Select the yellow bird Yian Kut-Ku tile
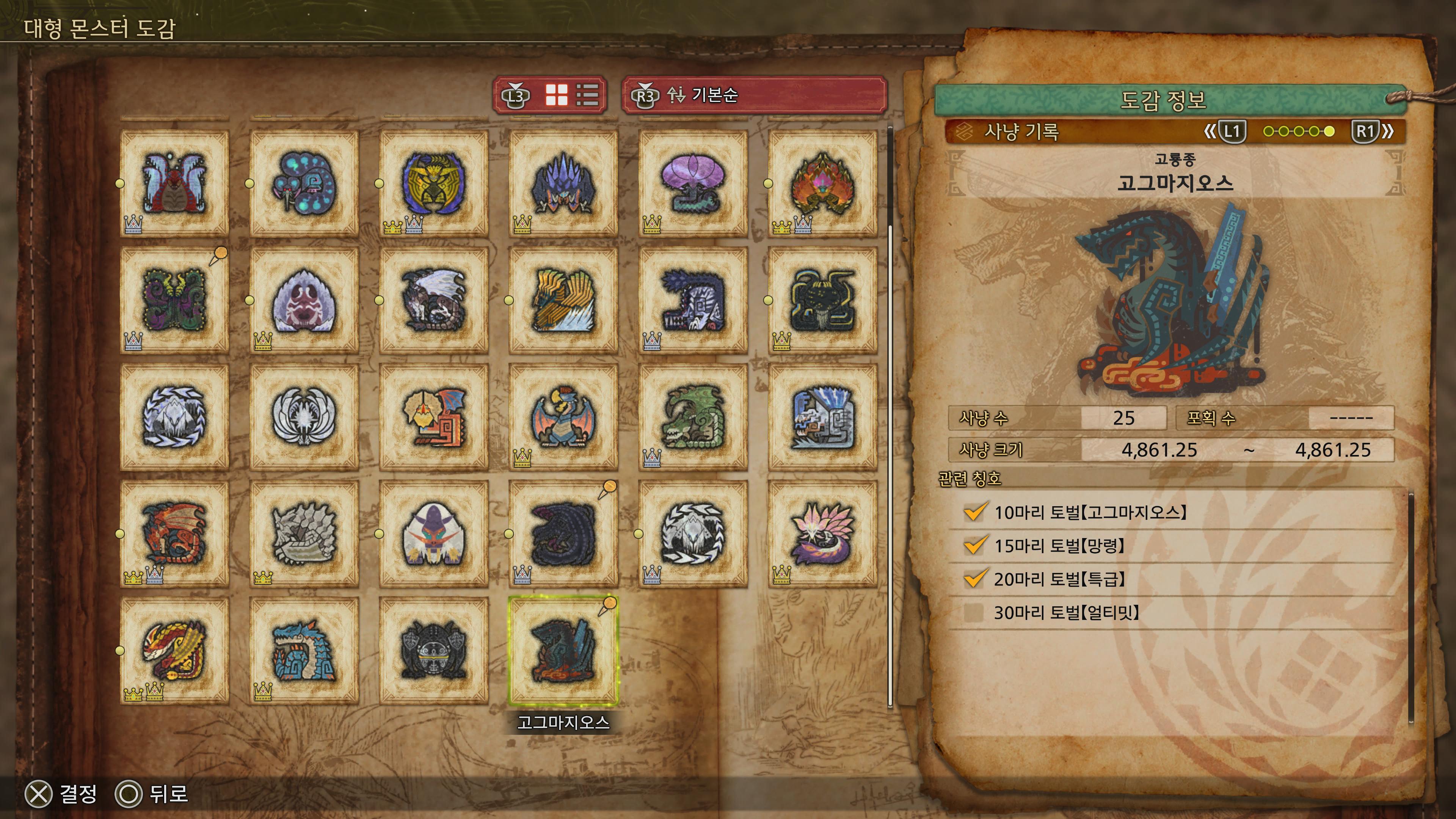 click(x=433, y=417)
